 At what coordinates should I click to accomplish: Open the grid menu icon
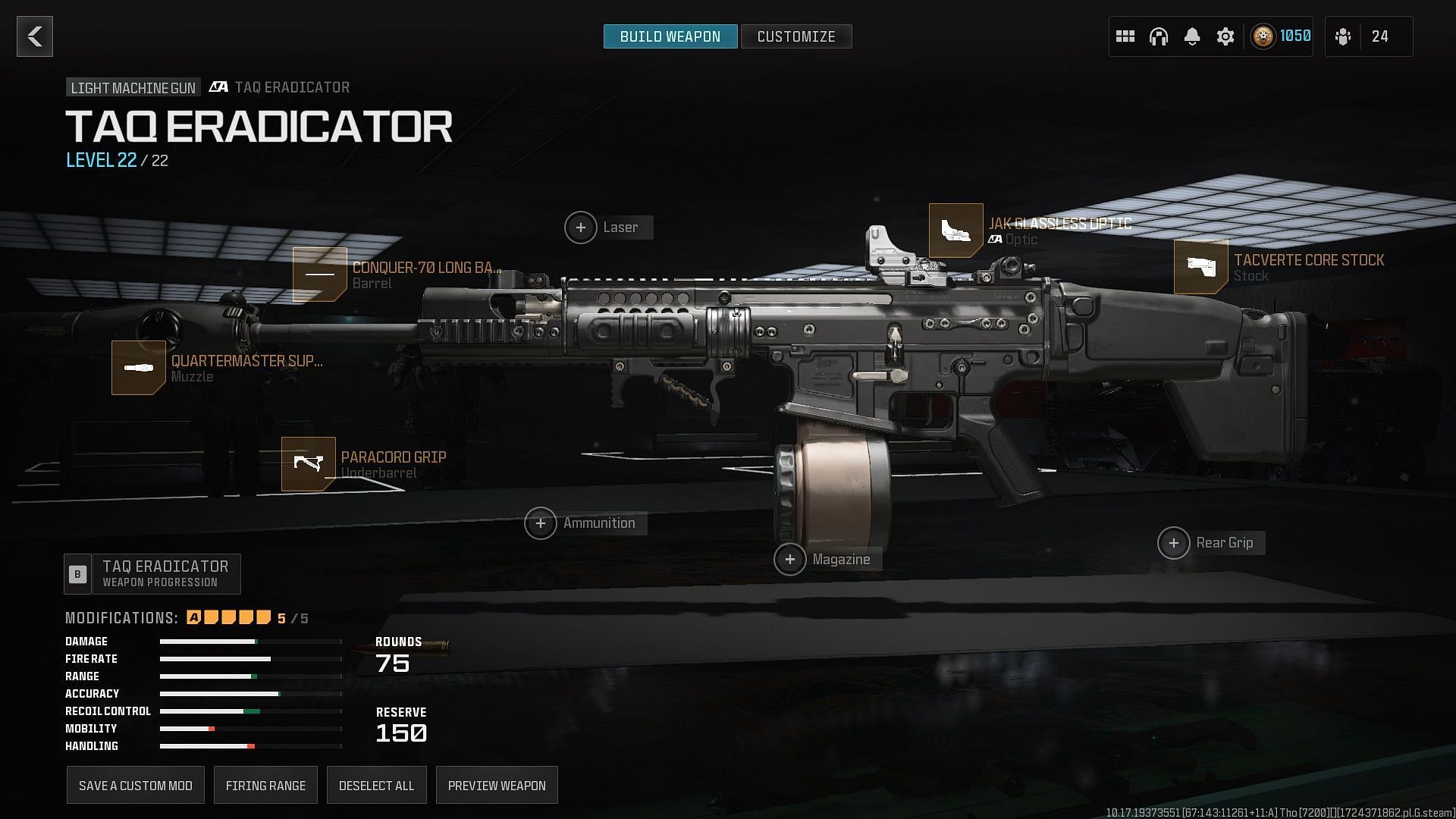coord(1125,36)
